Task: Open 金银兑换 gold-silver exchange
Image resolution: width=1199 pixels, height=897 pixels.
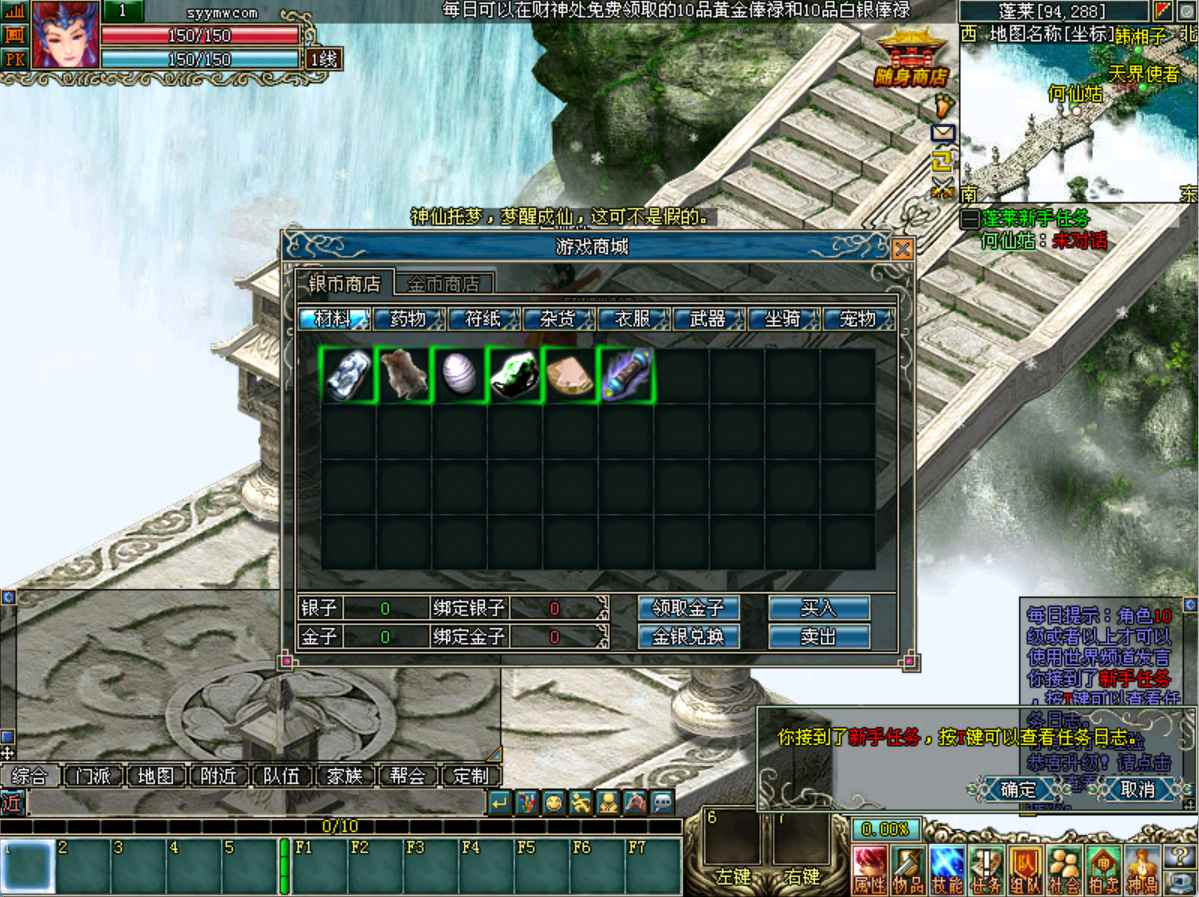Action: pos(688,636)
